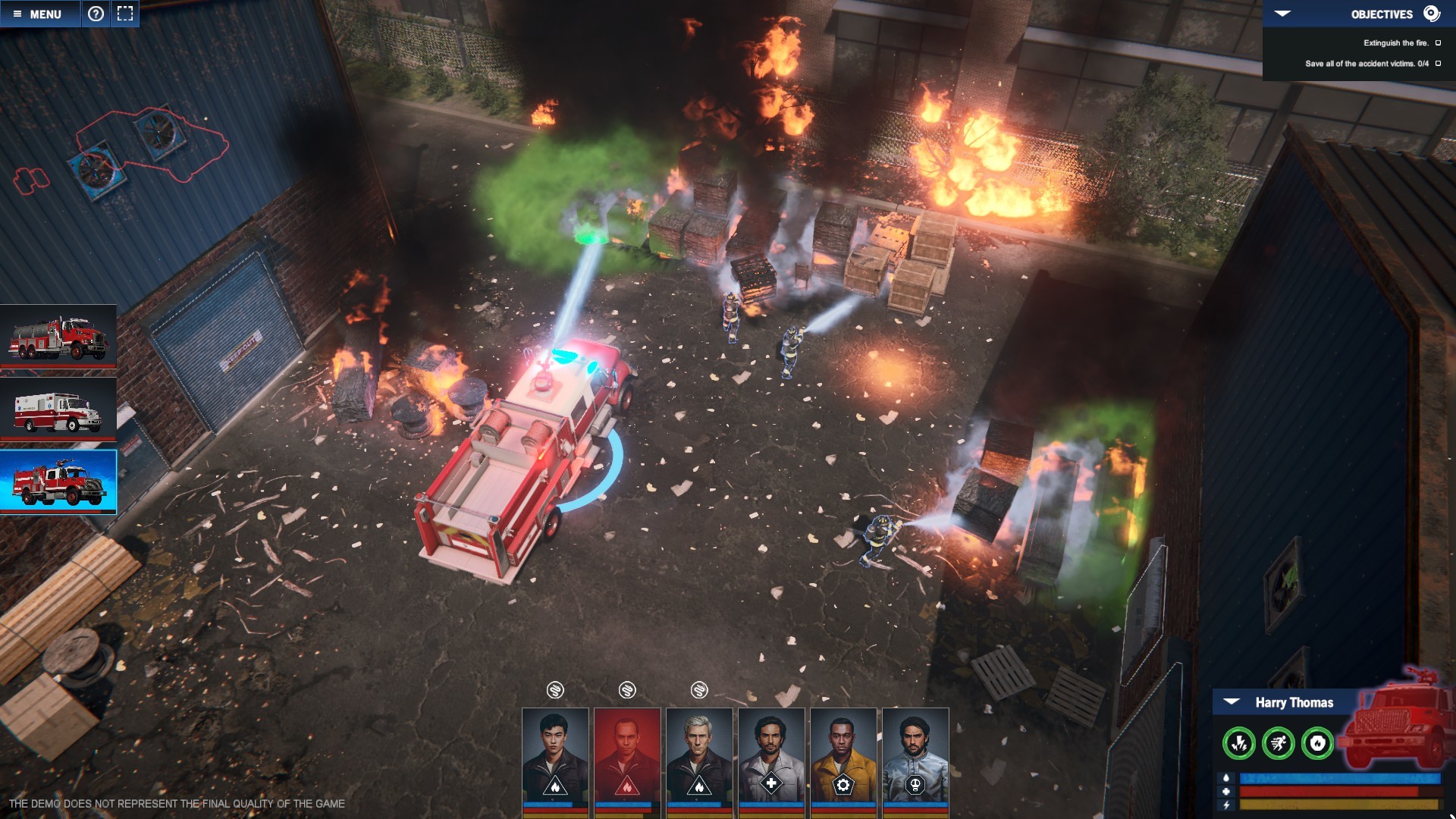This screenshot has height=819, width=1456.
Task: Toggle the dashed-square fullscreen icon
Action: point(125,14)
